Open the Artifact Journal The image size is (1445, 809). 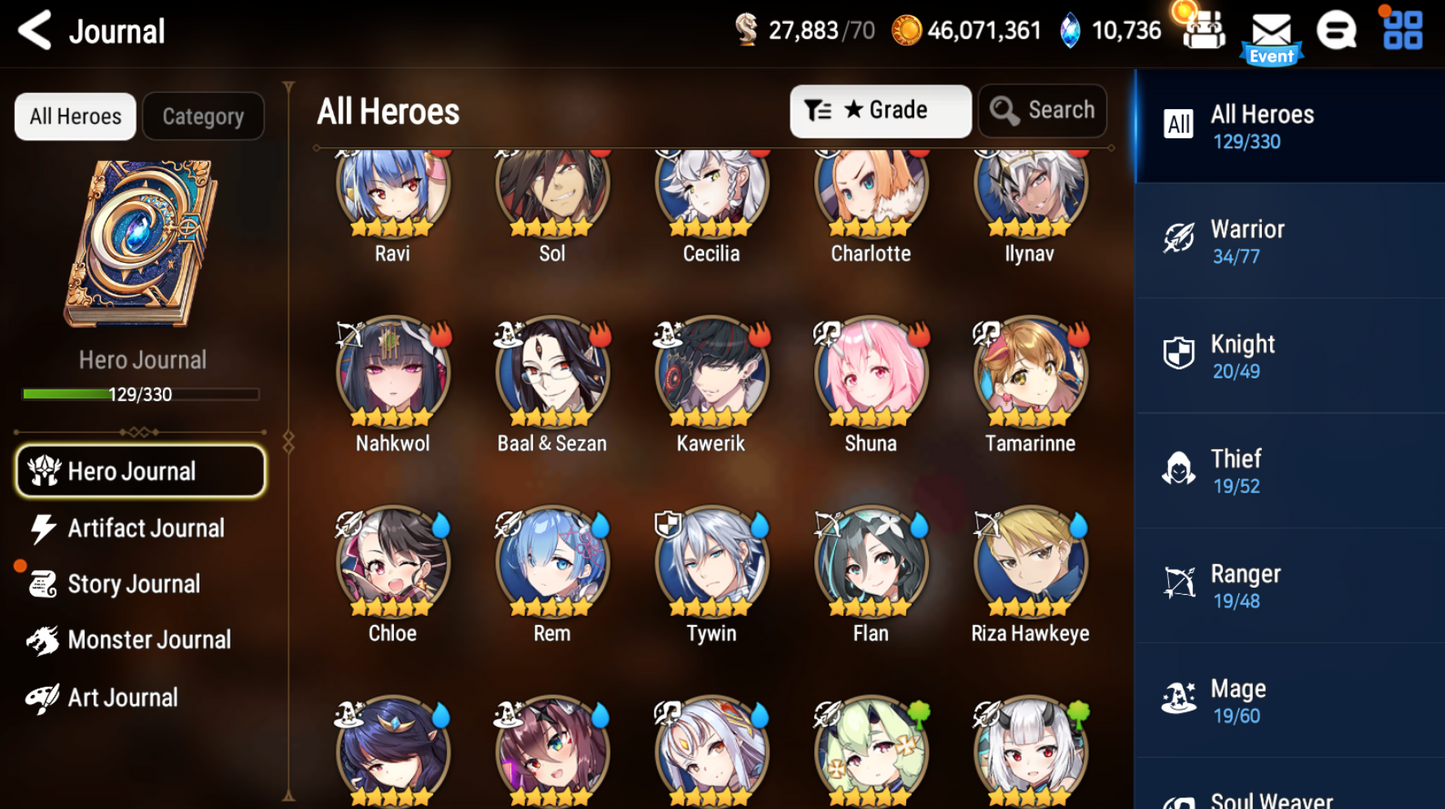[146, 528]
